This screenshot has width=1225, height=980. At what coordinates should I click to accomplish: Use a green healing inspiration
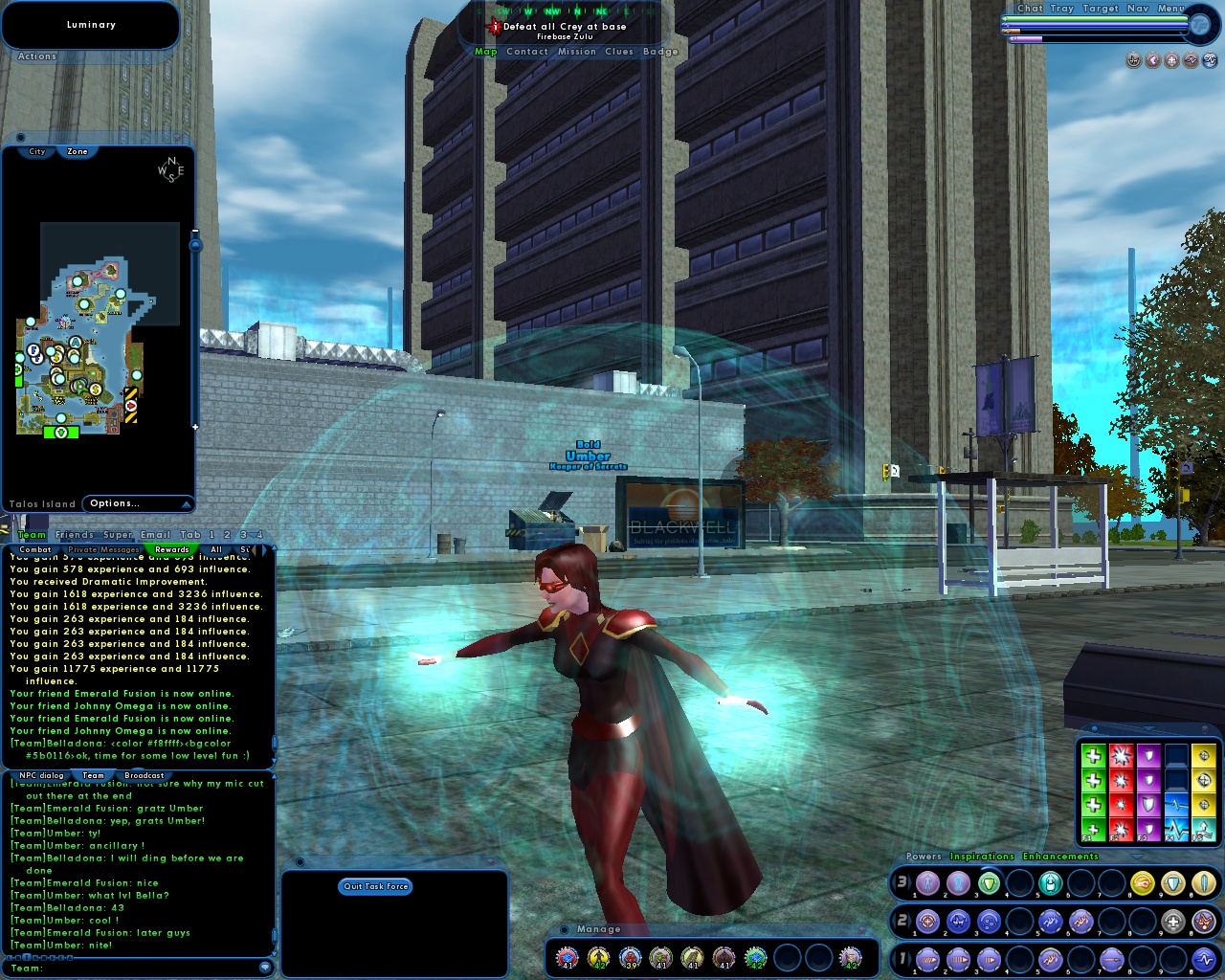(1093, 756)
